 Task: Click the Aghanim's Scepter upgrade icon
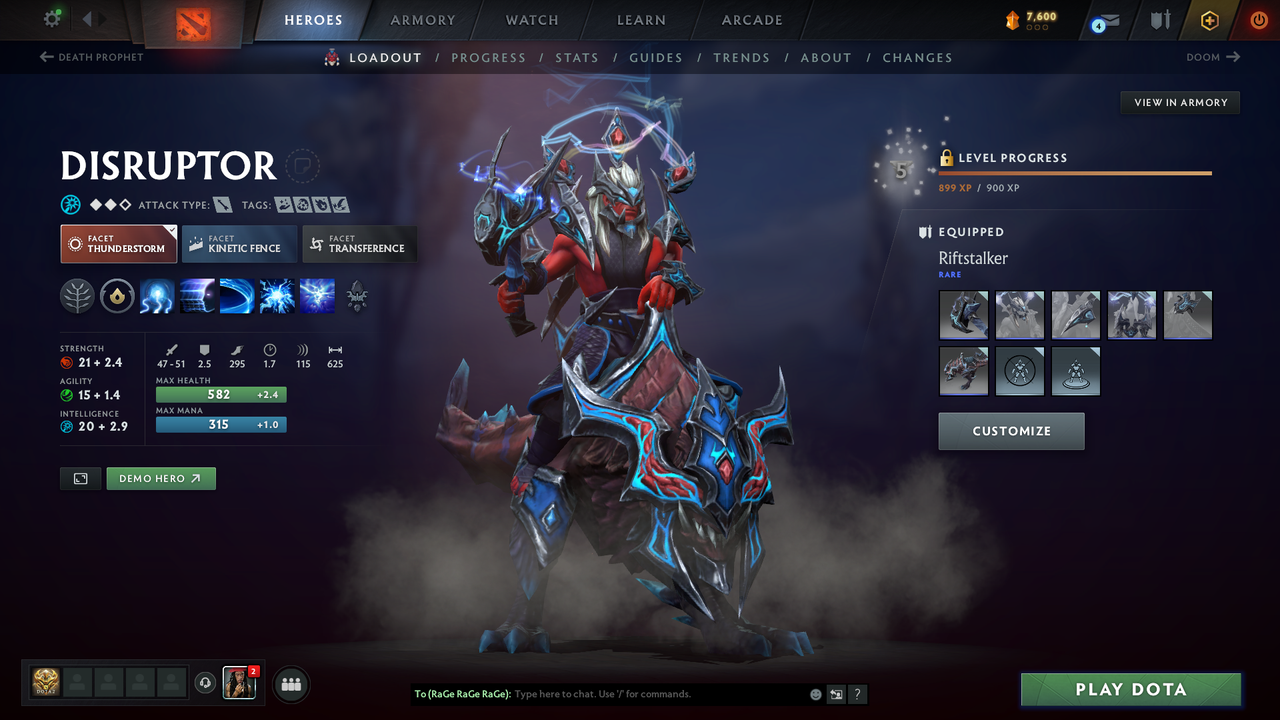pyautogui.click(x=357, y=296)
